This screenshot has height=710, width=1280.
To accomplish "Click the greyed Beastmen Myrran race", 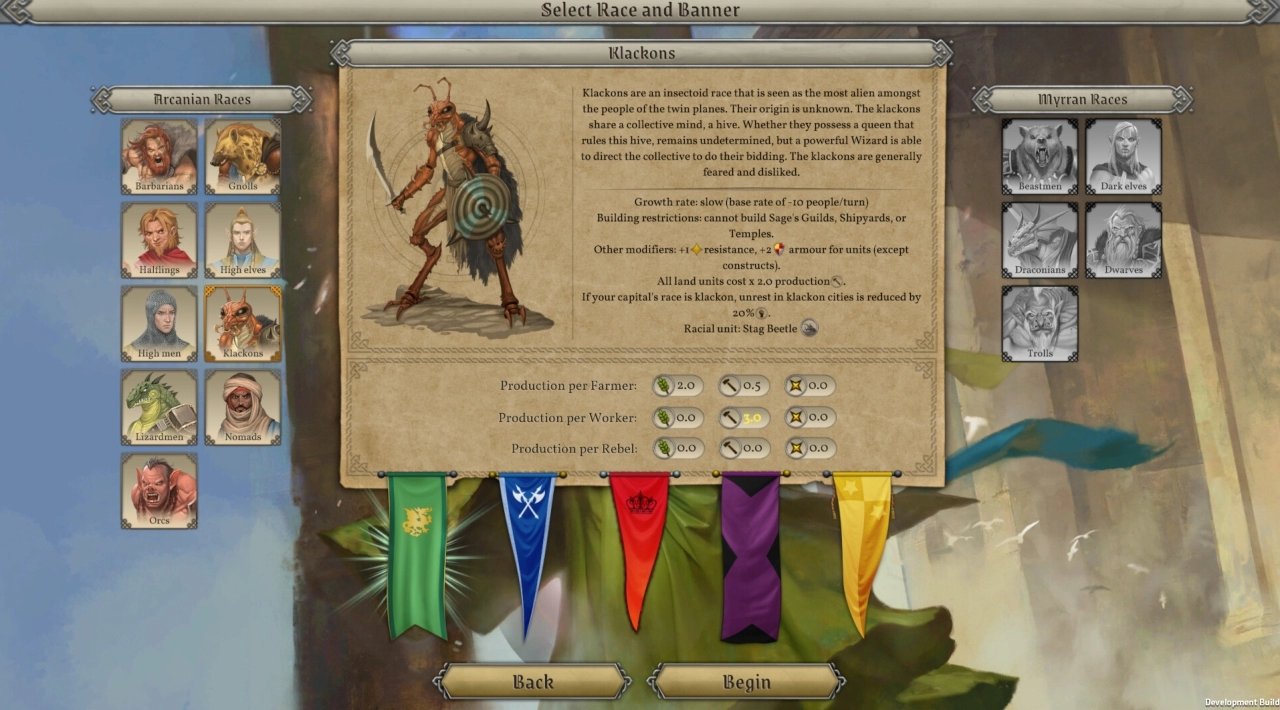I will coord(1040,157).
